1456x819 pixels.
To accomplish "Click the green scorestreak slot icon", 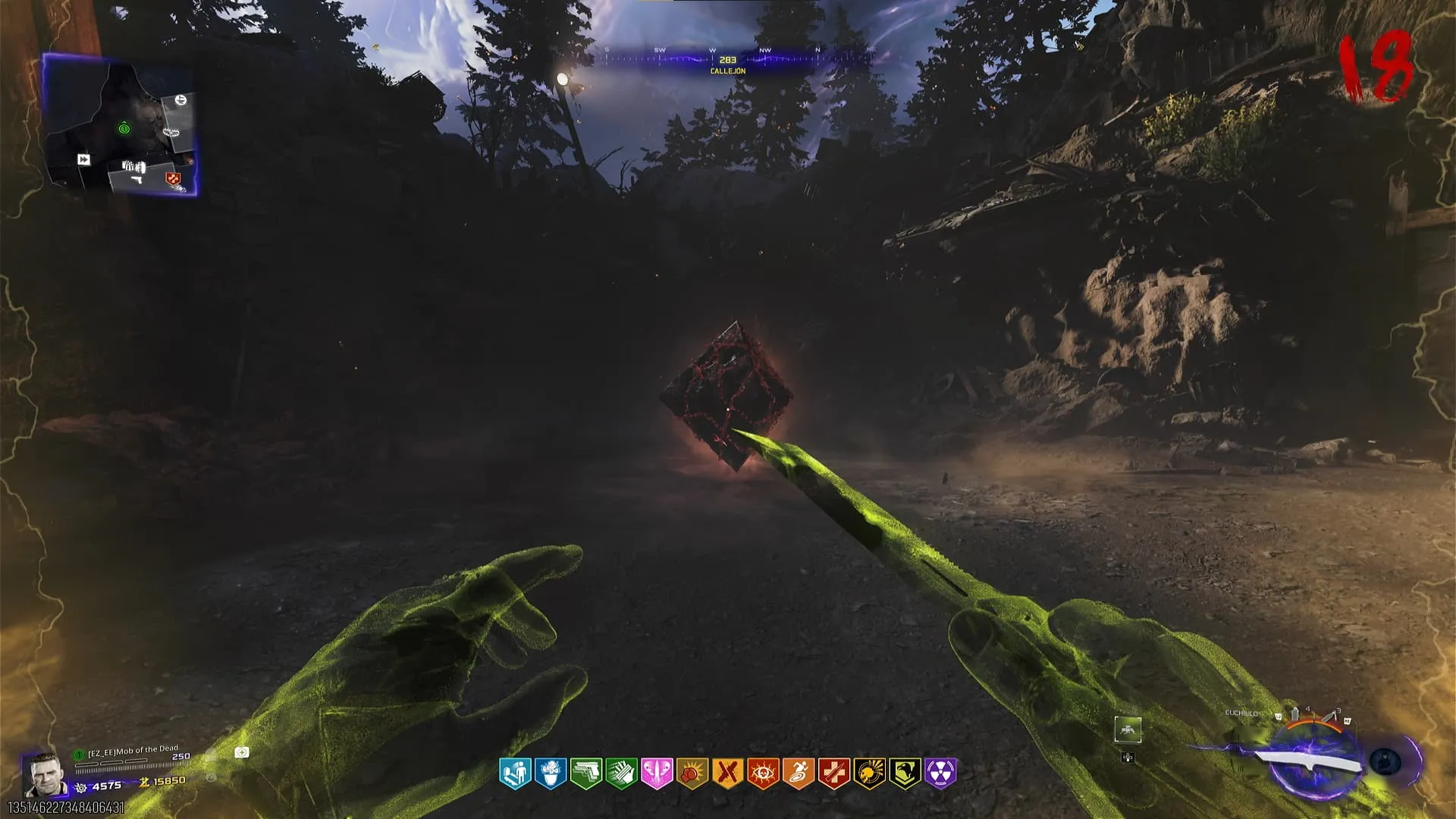I will pos(1128,730).
